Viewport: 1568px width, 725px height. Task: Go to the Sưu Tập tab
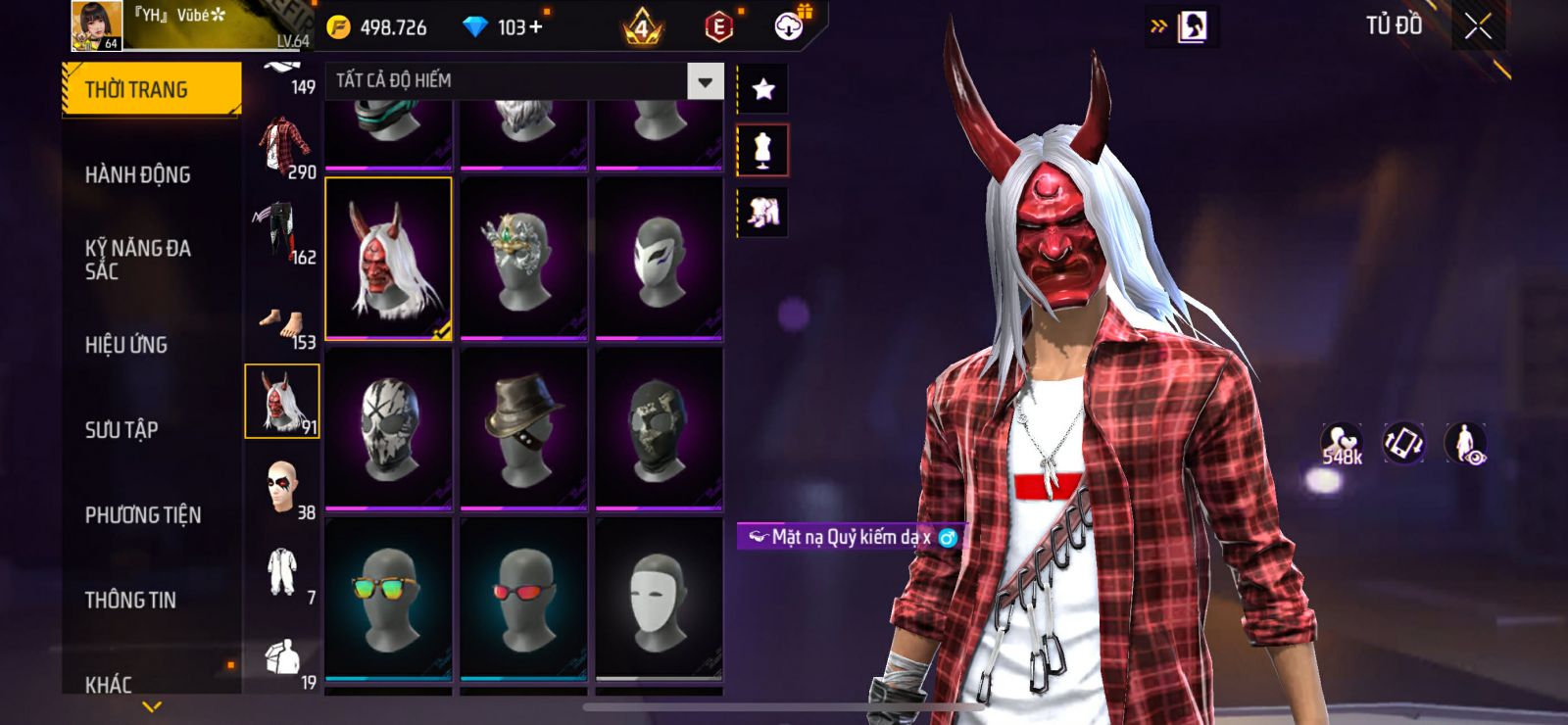(x=122, y=430)
